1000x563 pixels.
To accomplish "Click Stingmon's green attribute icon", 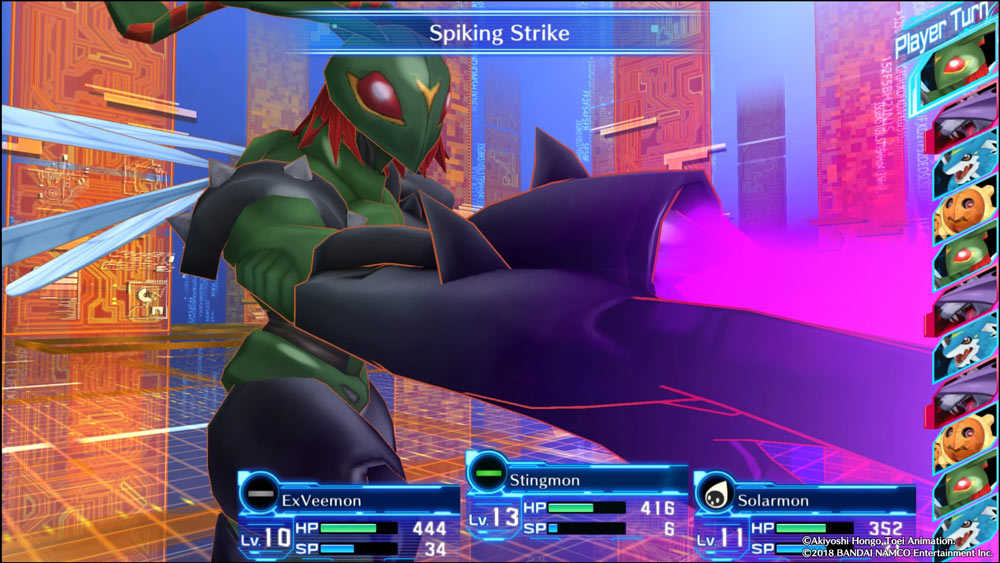I will [489, 474].
